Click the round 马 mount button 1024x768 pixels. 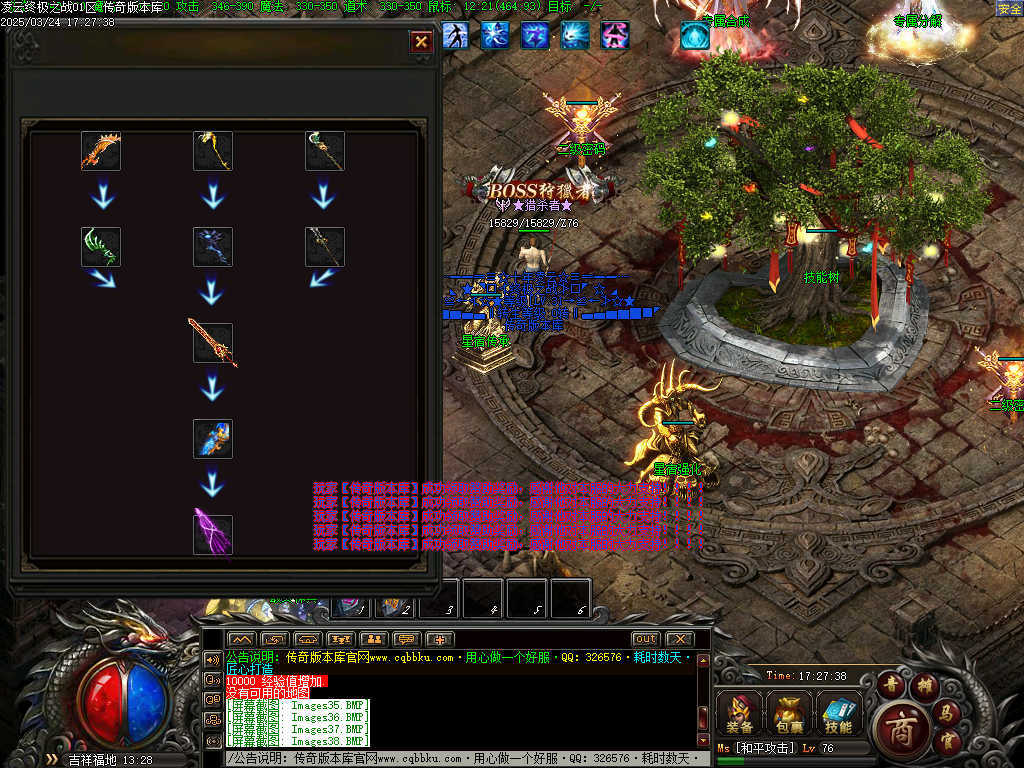[x=945, y=712]
